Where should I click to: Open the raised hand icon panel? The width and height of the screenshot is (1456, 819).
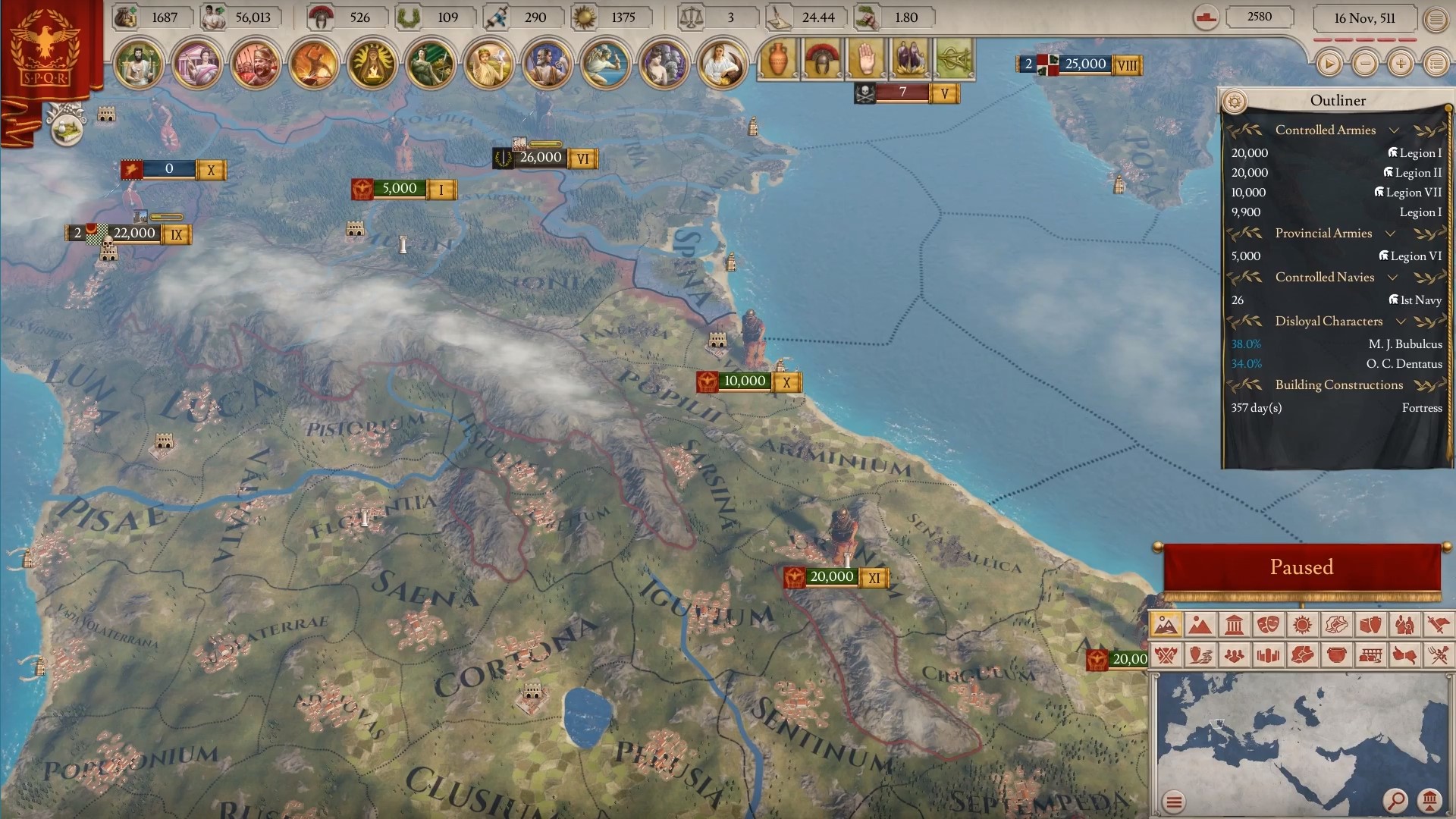(x=865, y=58)
